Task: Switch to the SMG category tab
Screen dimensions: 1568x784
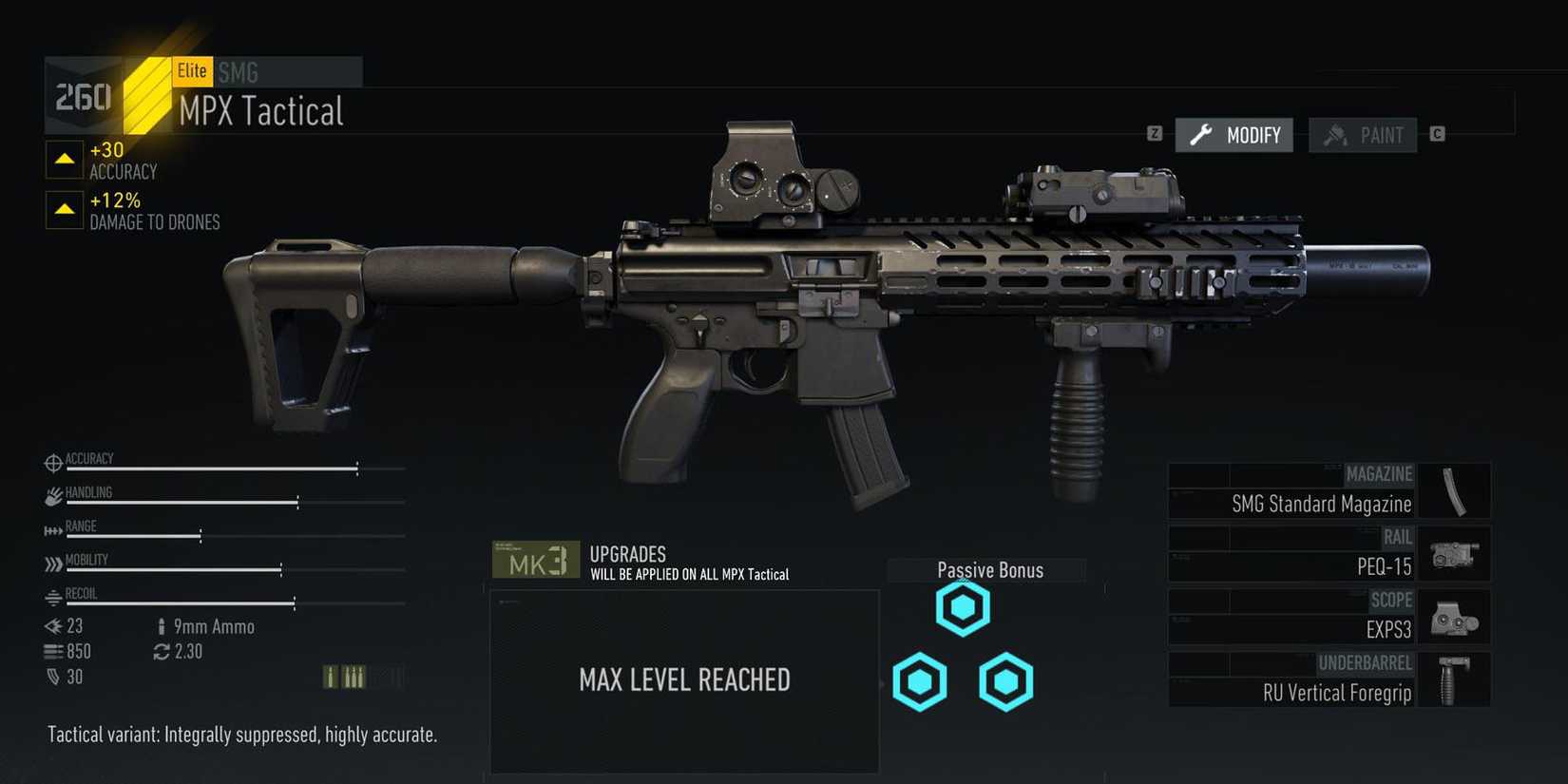Action: point(237,71)
